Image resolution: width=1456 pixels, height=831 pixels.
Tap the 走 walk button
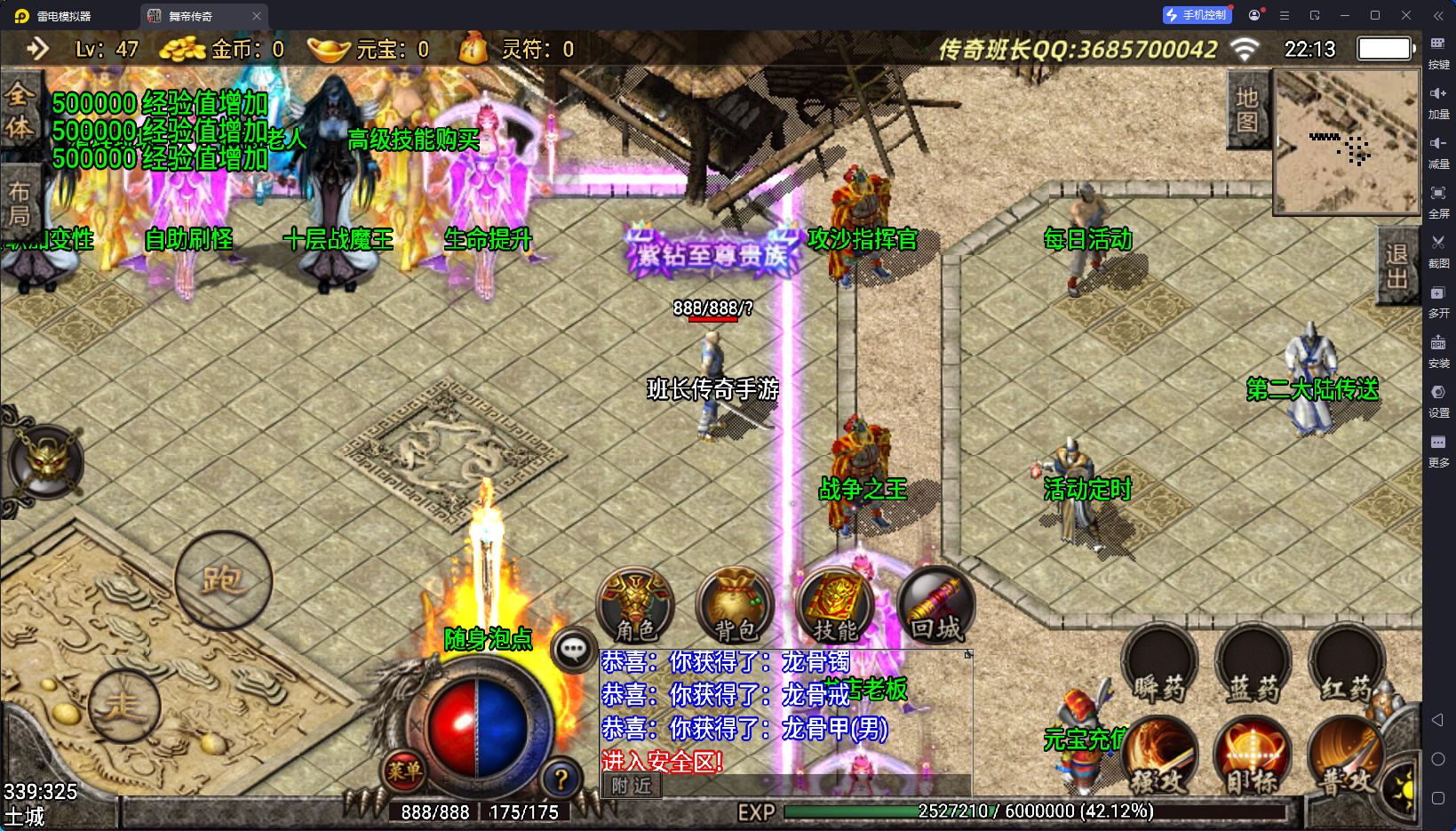[x=123, y=706]
